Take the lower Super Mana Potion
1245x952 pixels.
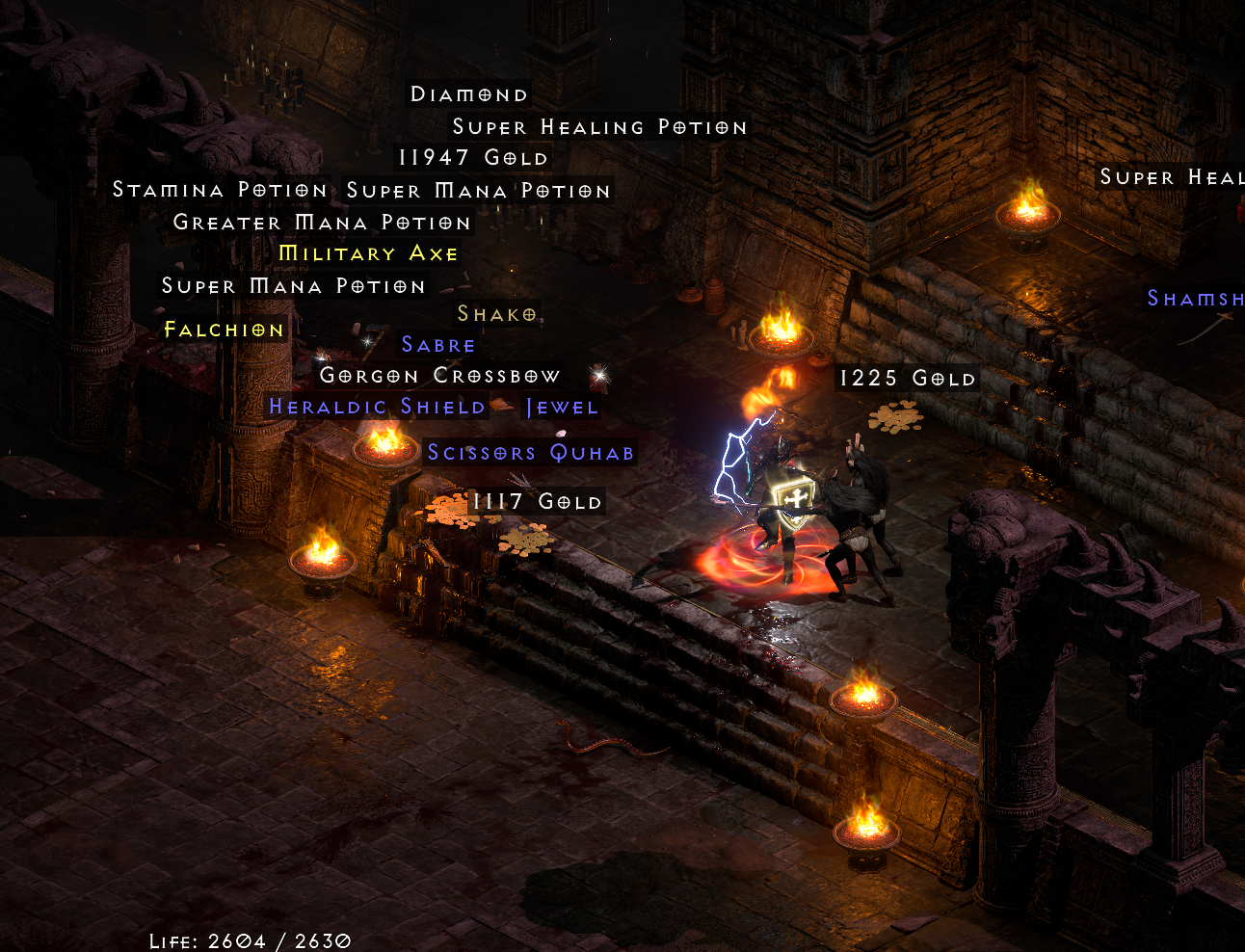292,285
